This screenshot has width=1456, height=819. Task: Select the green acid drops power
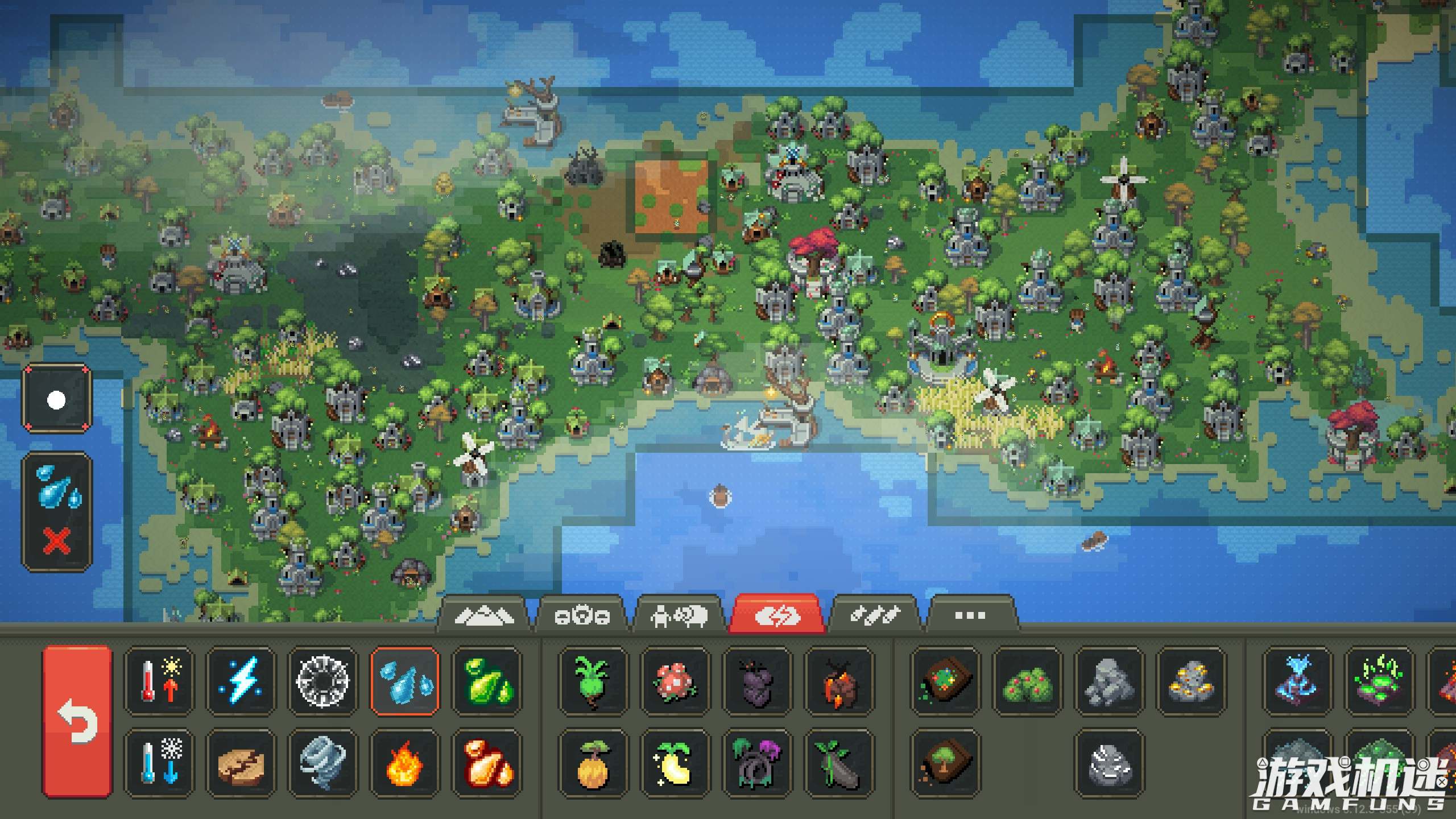pos(486,680)
